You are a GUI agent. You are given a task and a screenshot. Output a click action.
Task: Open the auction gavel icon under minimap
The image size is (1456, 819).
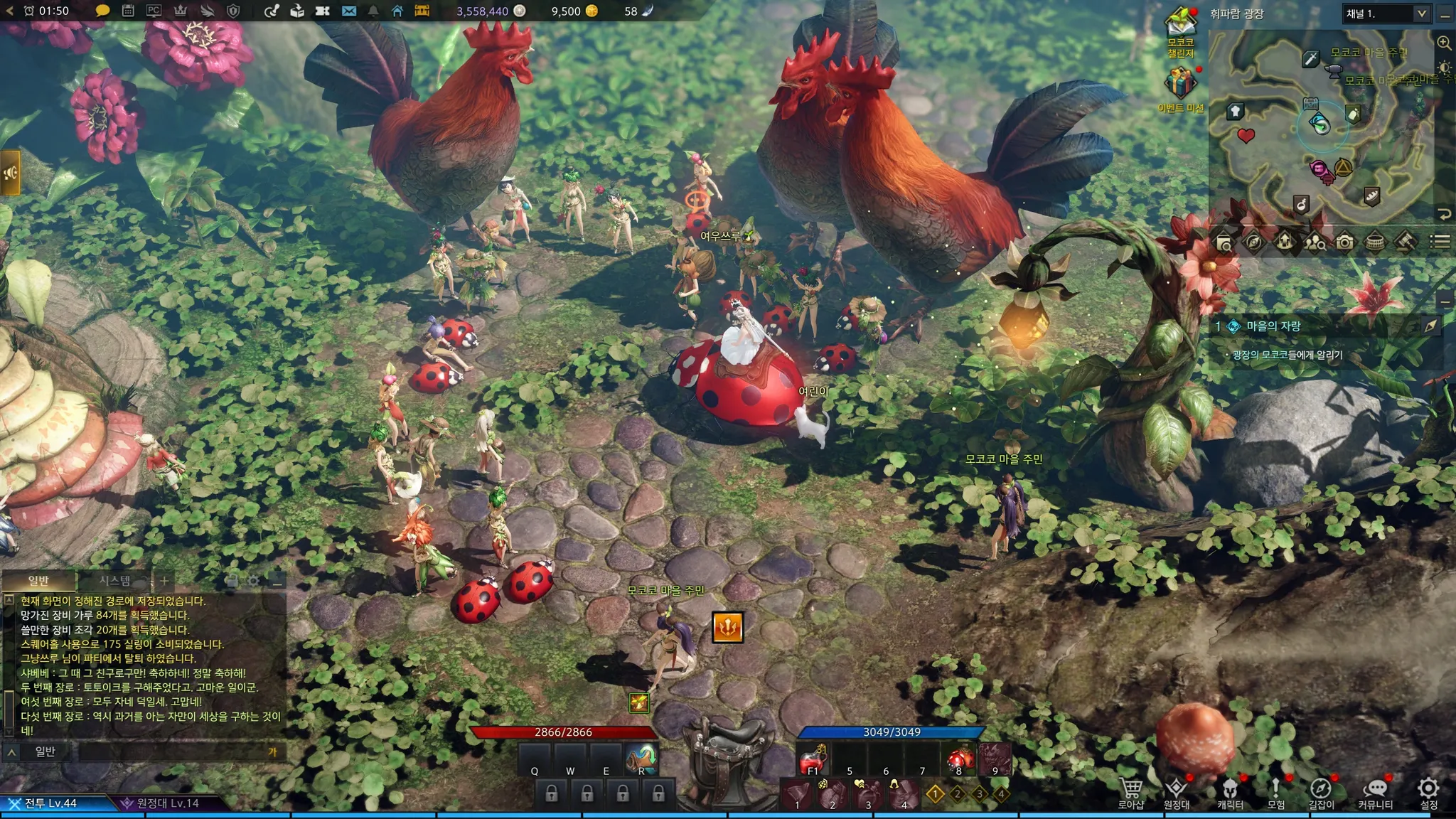[1405, 242]
